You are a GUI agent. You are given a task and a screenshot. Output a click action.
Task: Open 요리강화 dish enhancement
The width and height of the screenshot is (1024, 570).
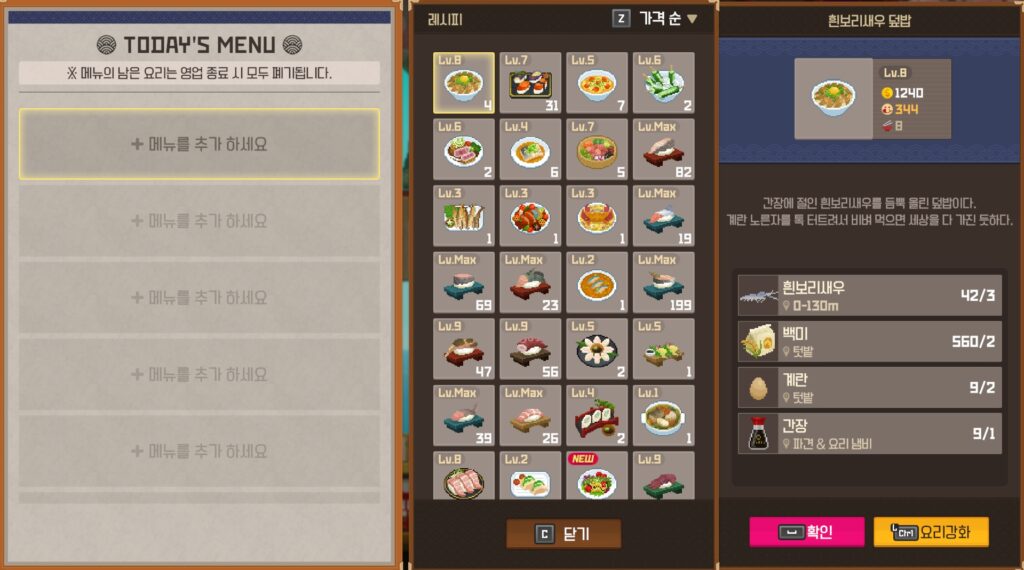tap(930, 532)
